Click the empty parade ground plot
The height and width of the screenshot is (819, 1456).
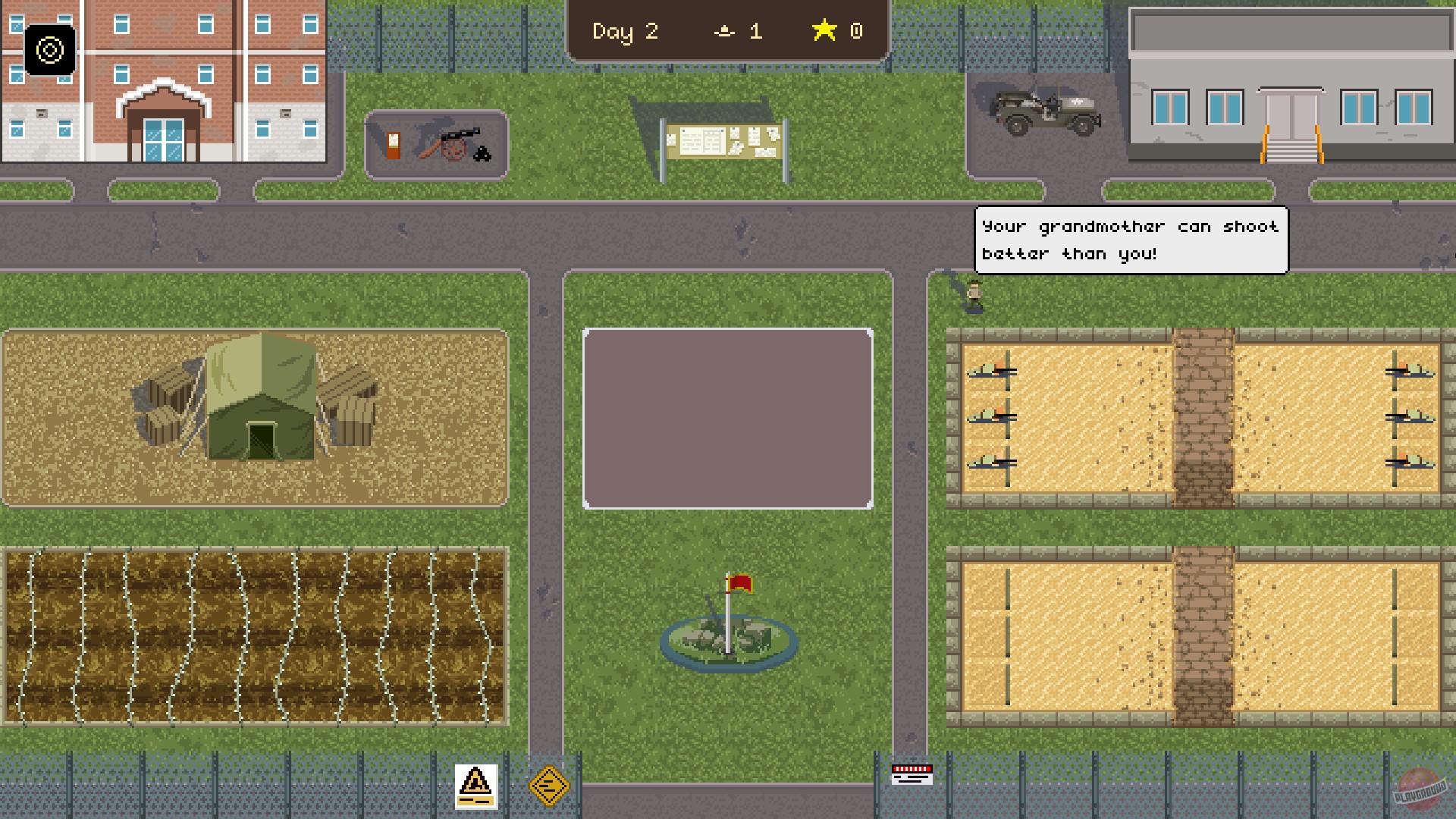pos(726,416)
